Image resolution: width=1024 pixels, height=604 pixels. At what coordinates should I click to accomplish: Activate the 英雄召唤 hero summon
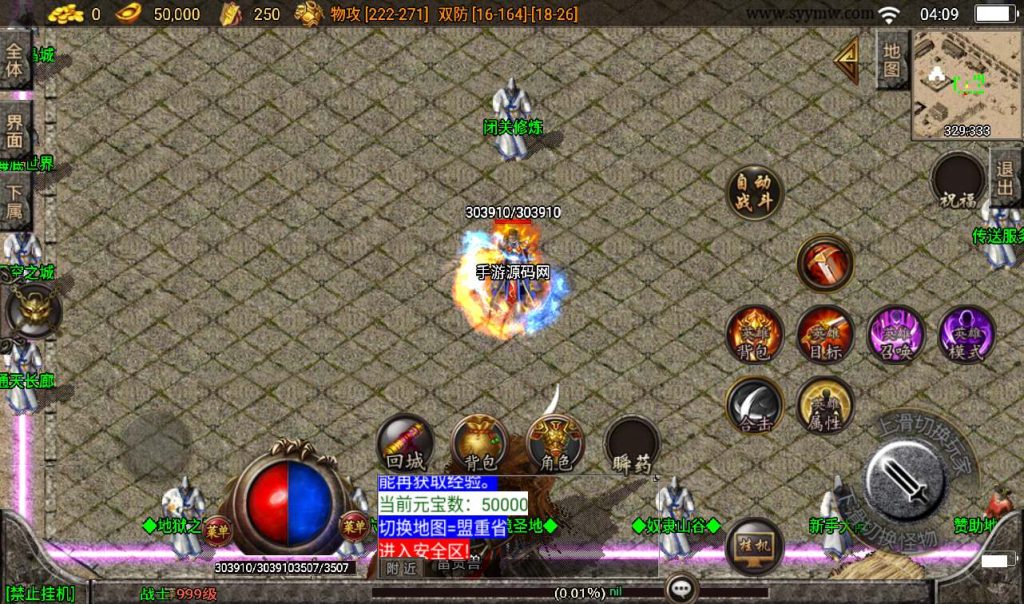point(895,335)
